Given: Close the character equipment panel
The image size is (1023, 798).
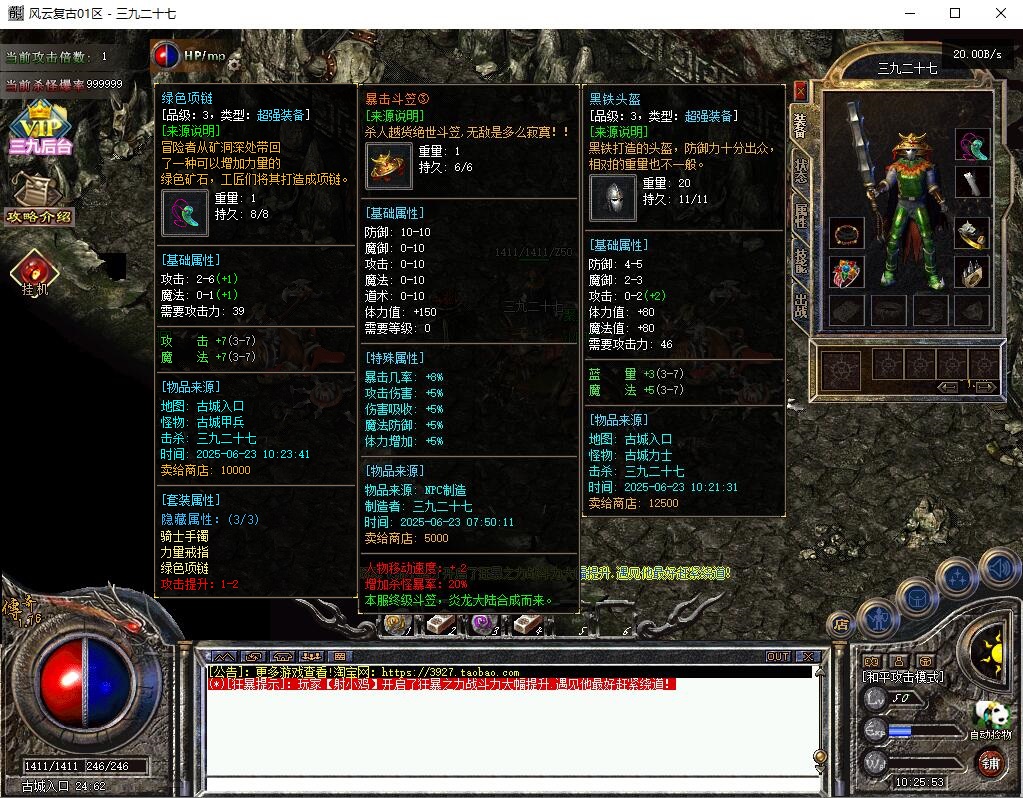Looking at the screenshot, I should click(x=800, y=90).
